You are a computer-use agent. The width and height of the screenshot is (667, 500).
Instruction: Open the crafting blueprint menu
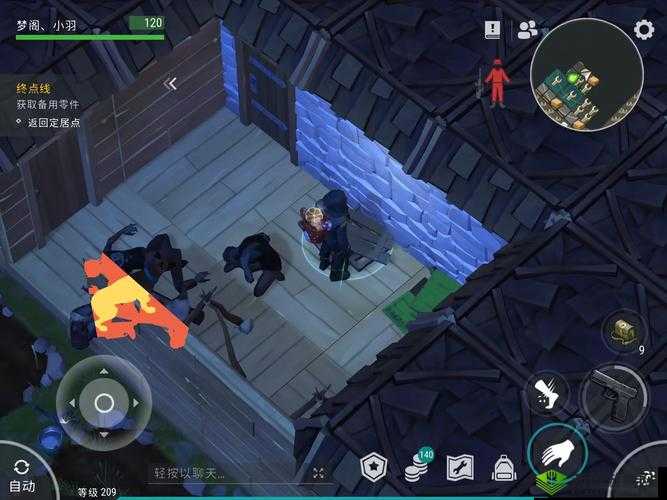click(460, 467)
